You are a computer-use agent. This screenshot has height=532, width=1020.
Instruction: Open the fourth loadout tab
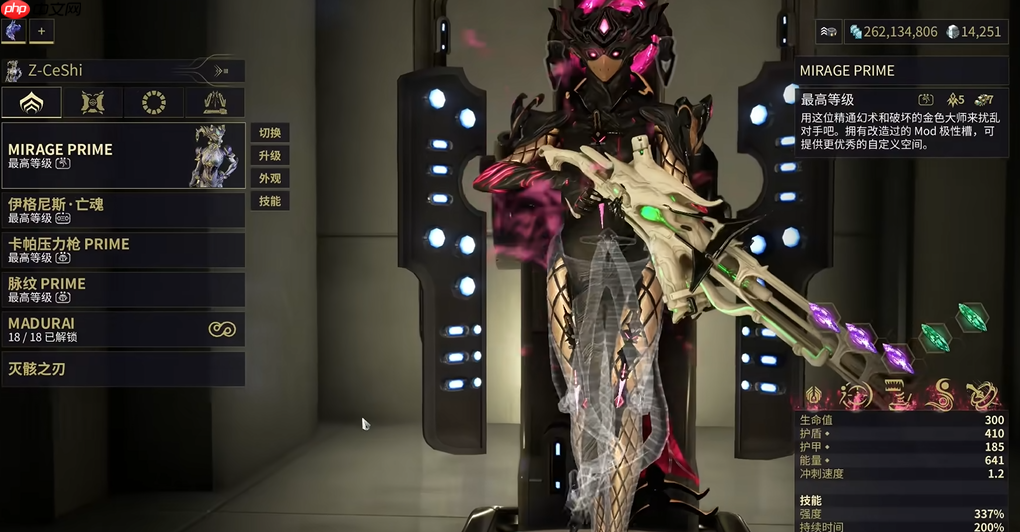(x=214, y=103)
